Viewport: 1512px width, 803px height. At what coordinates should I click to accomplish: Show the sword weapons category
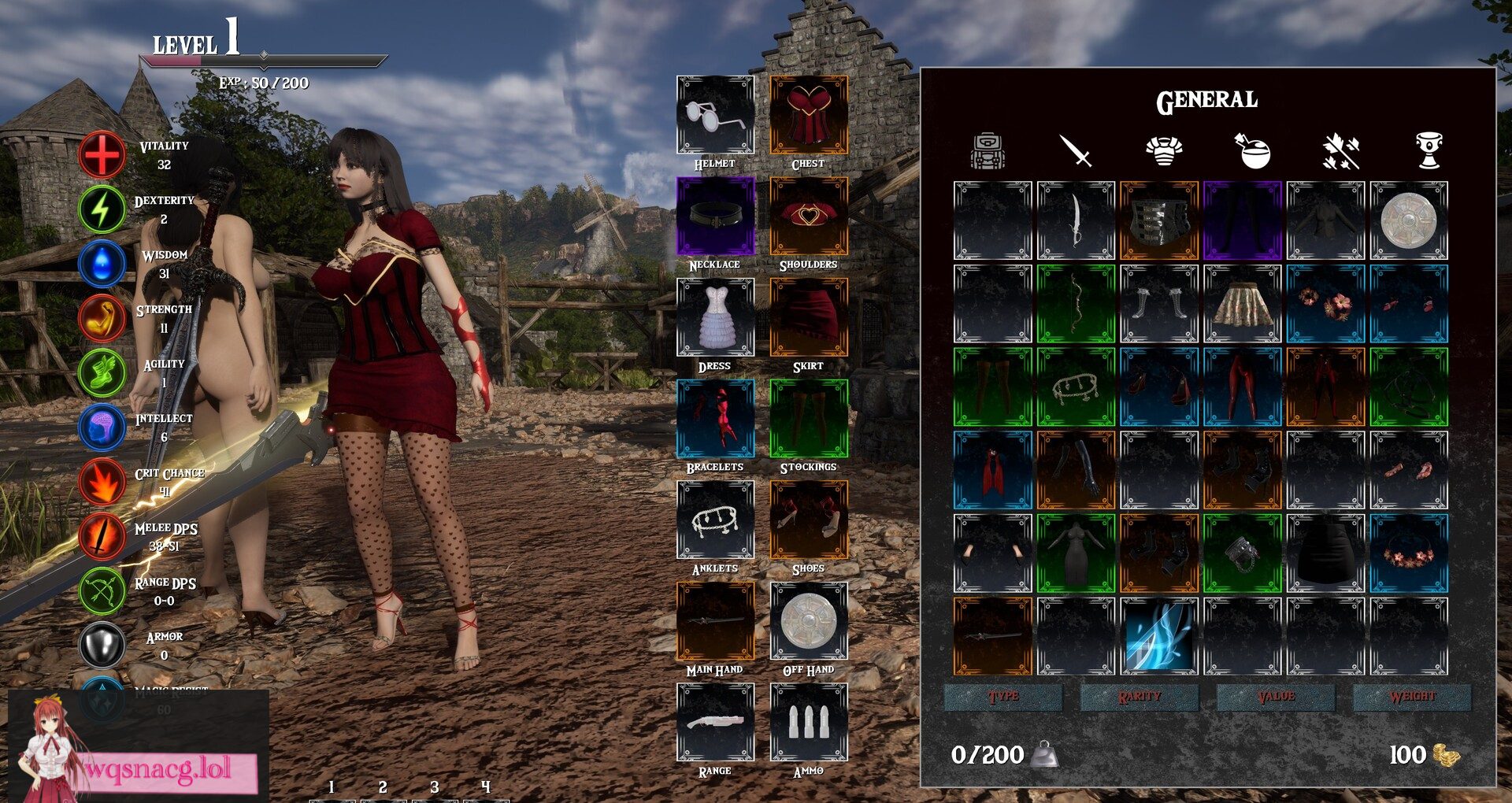click(x=1076, y=150)
